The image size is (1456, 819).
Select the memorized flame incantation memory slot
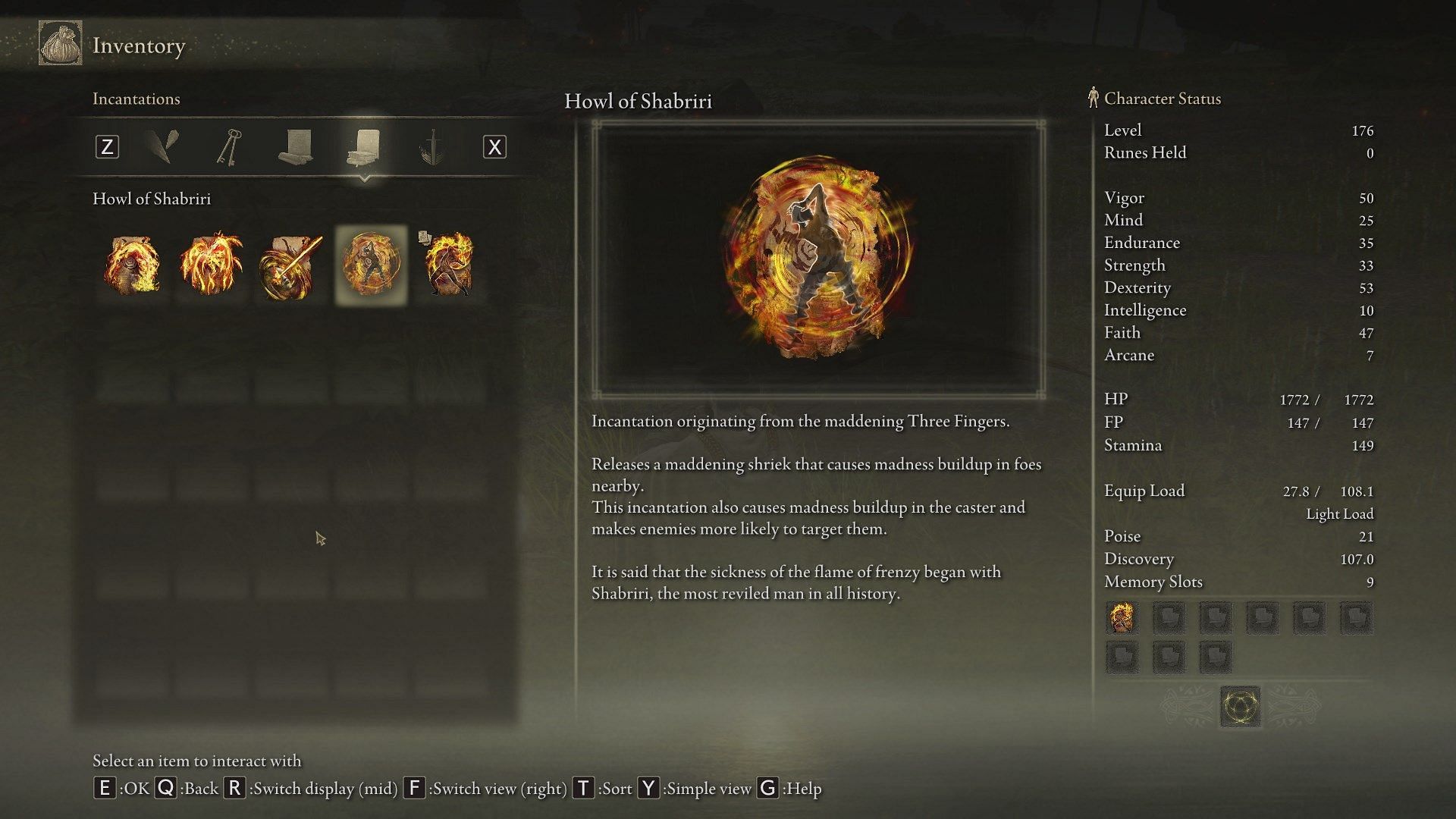[1122, 618]
